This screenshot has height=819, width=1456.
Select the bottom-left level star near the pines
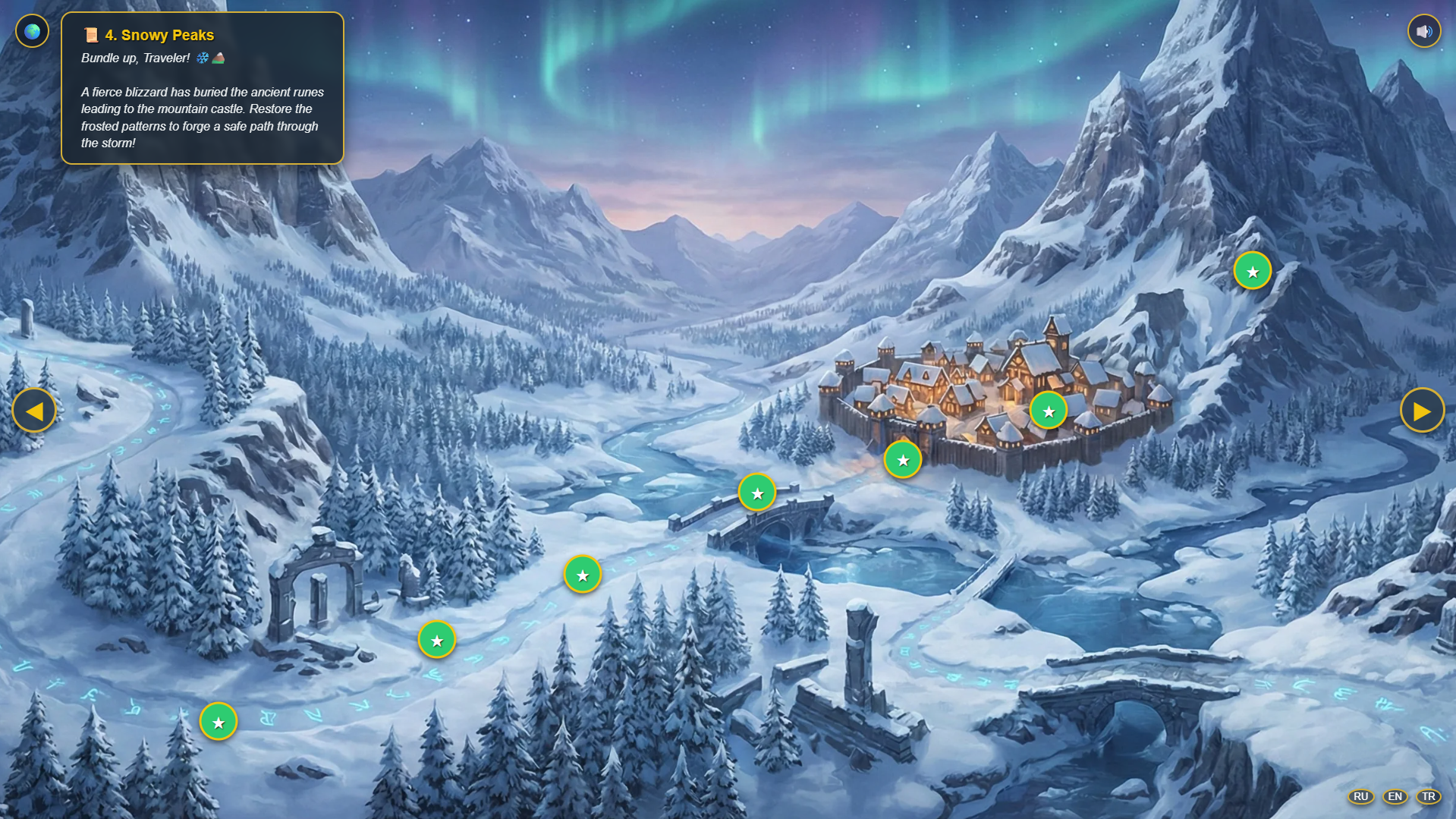219,722
